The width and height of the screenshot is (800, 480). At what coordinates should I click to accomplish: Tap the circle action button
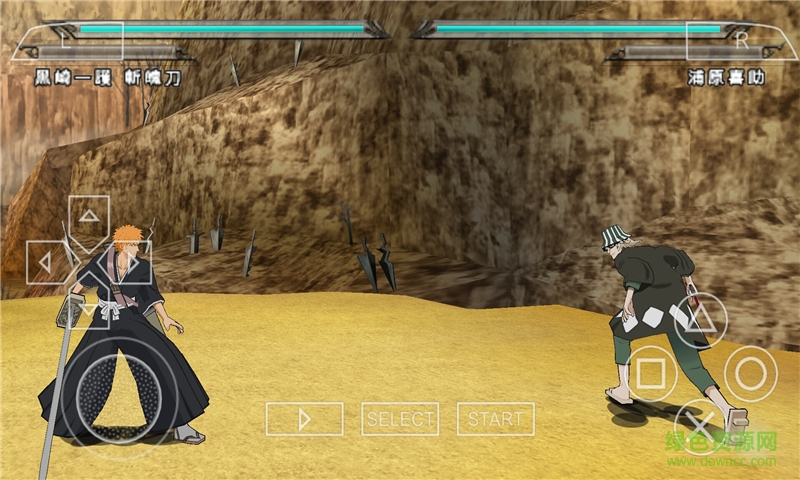(x=751, y=373)
